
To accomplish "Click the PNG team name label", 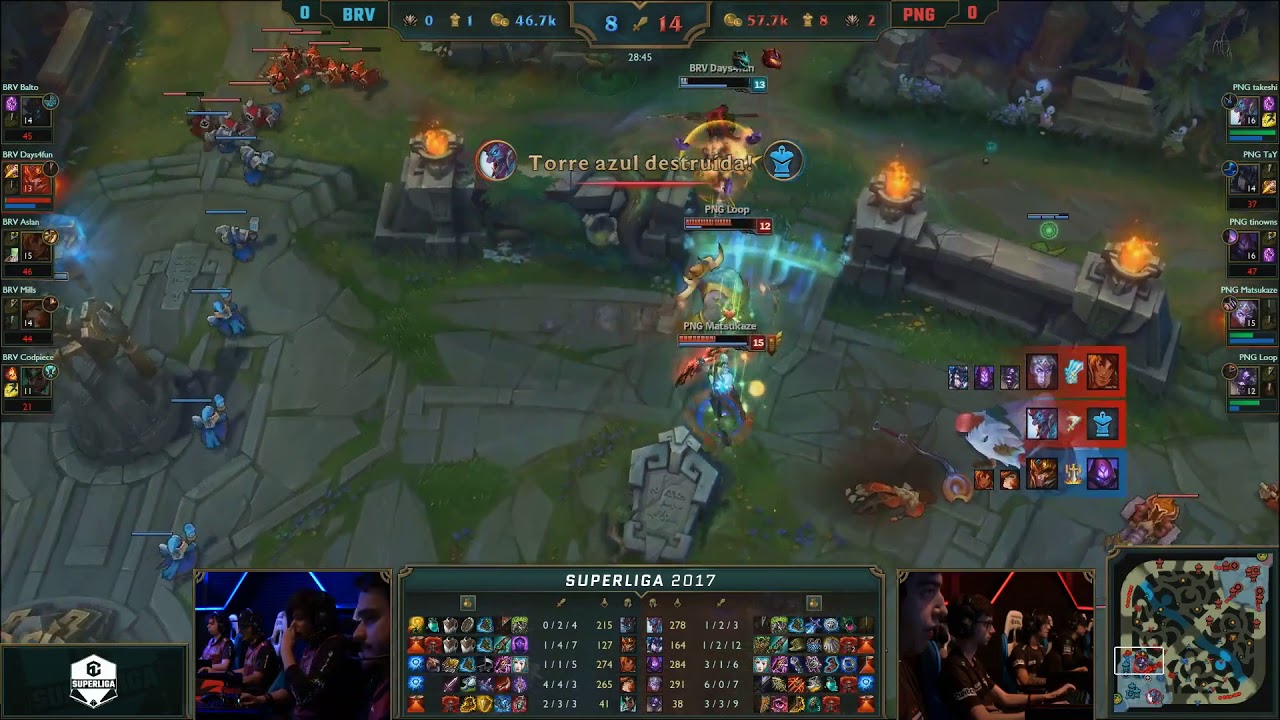I will click(921, 14).
